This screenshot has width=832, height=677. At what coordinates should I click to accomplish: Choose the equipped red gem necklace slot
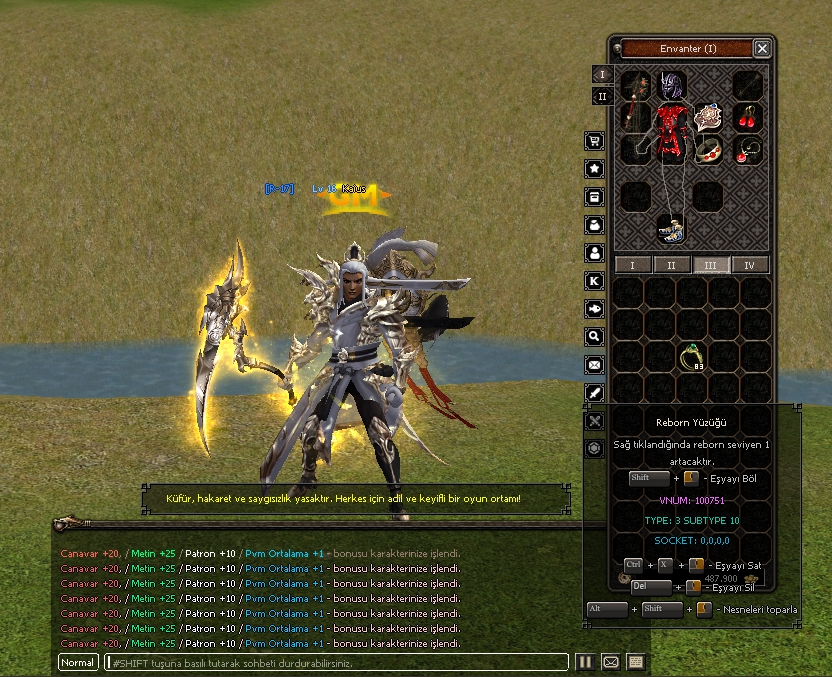[748, 150]
